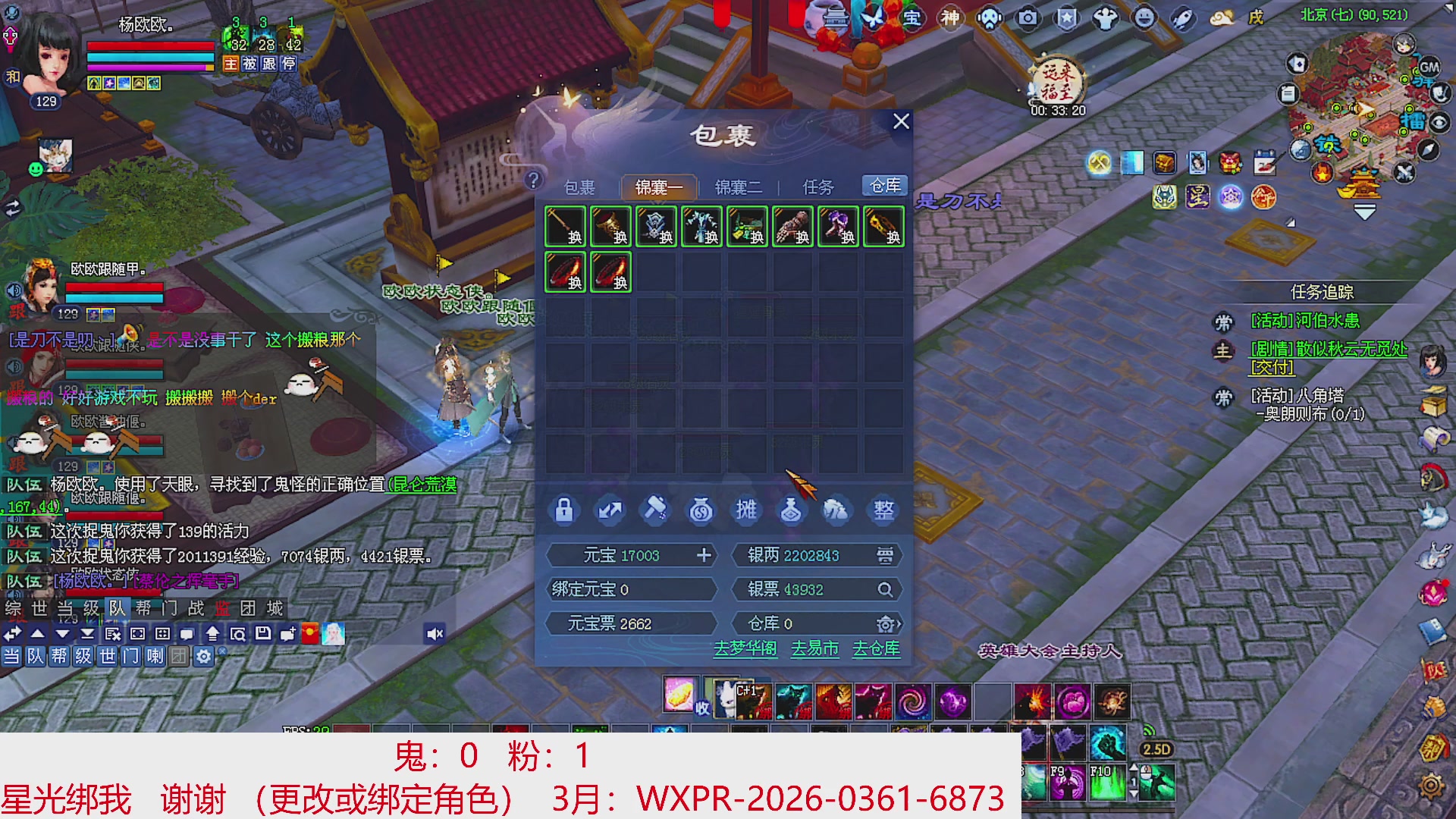The image size is (1456, 819).
Task: Select the 整 sort bag icon
Action: [883, 510]
